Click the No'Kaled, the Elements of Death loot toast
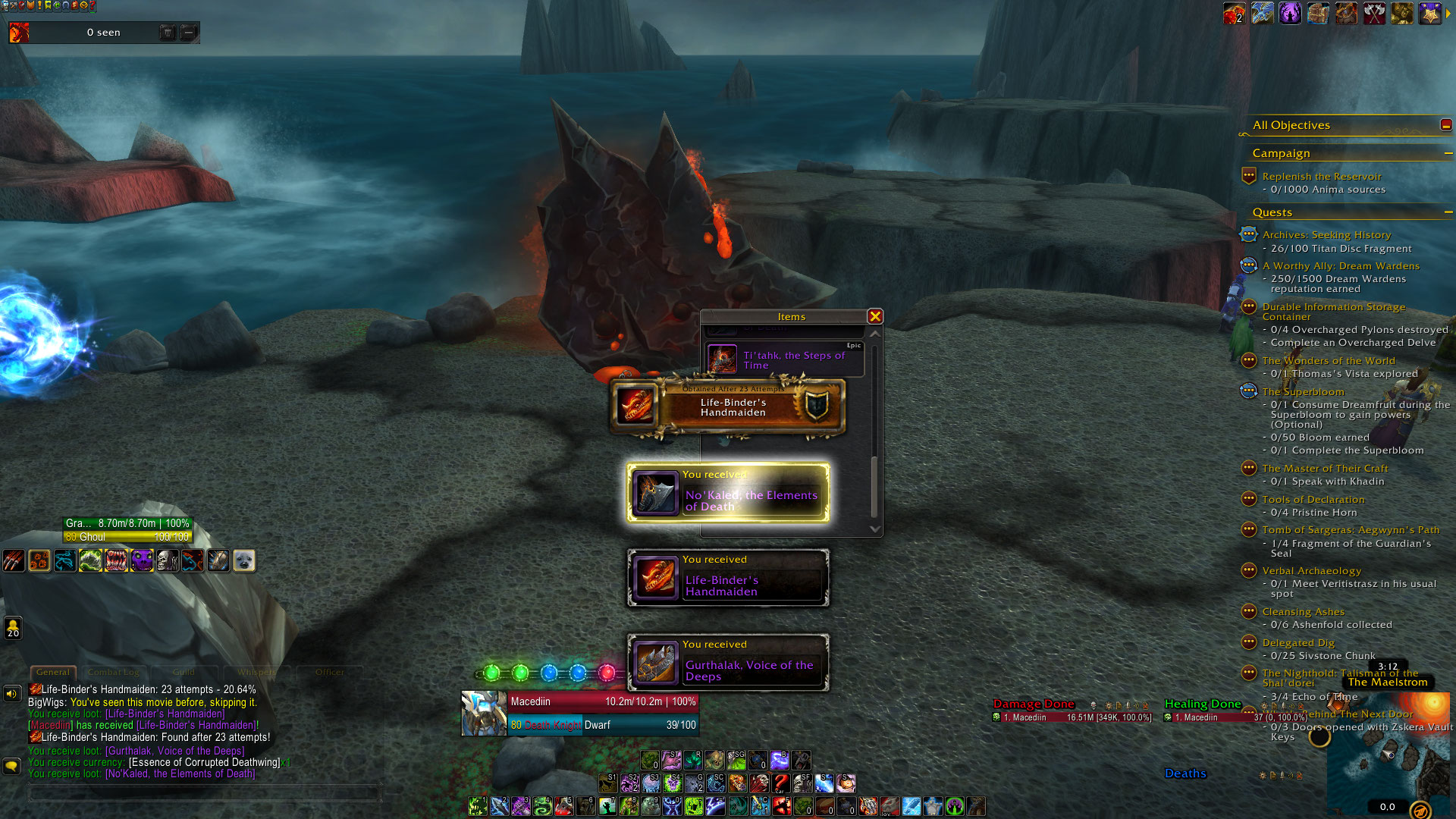Screen dimensions: 1456x819 728,494
